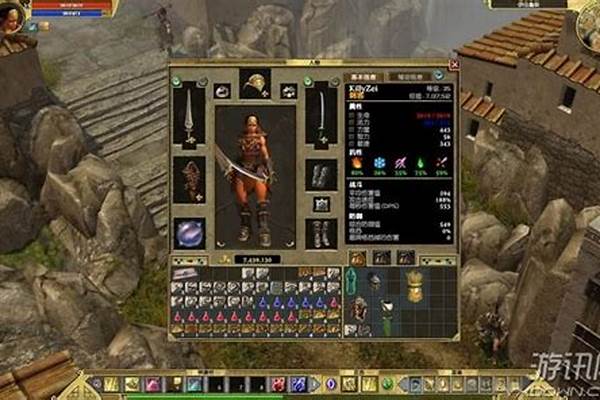Pick the golden armor in the side bag
This screenshot has width=600, height=400.
click(415, 285)
